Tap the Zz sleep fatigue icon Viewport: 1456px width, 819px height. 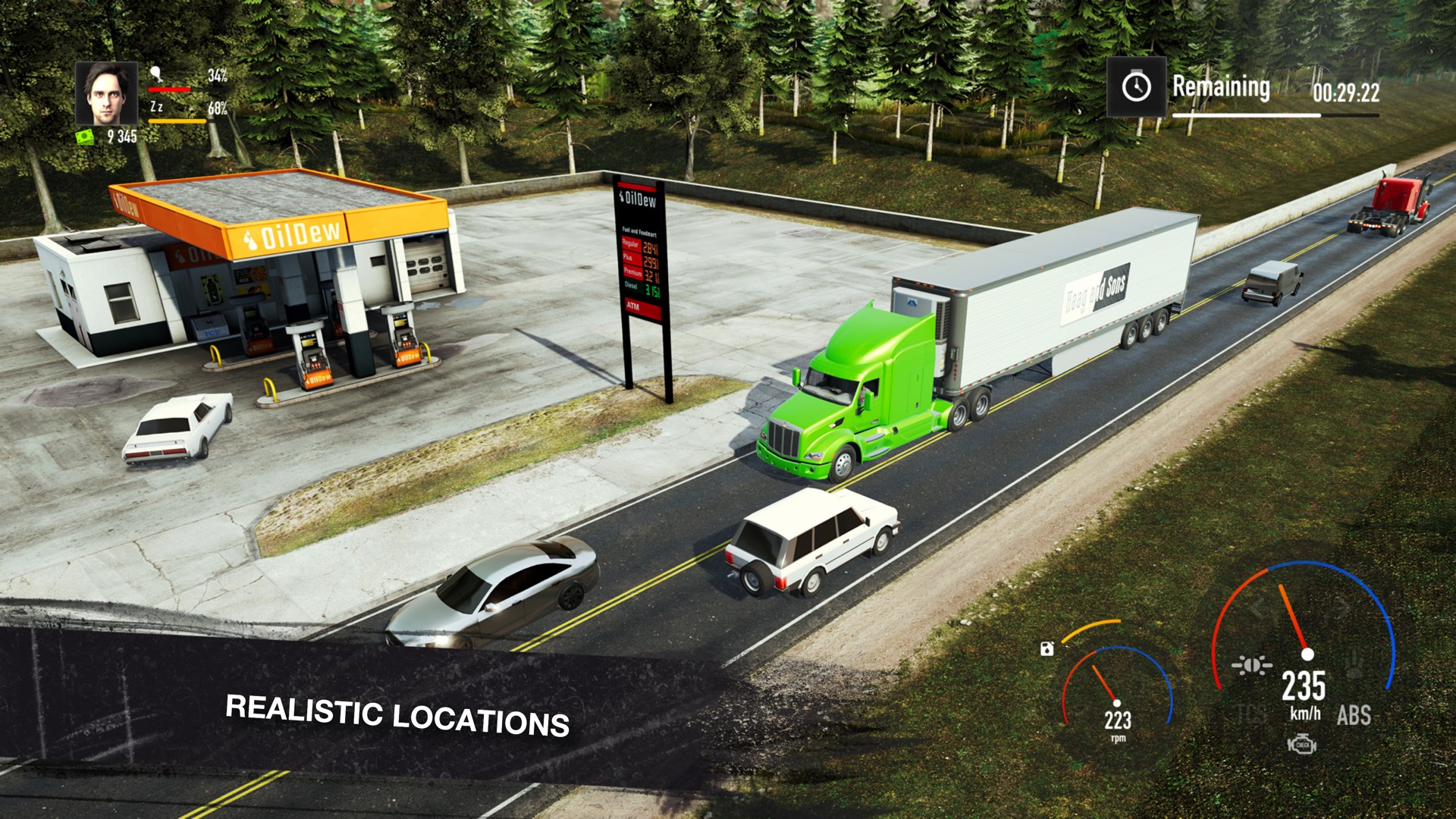156,107
